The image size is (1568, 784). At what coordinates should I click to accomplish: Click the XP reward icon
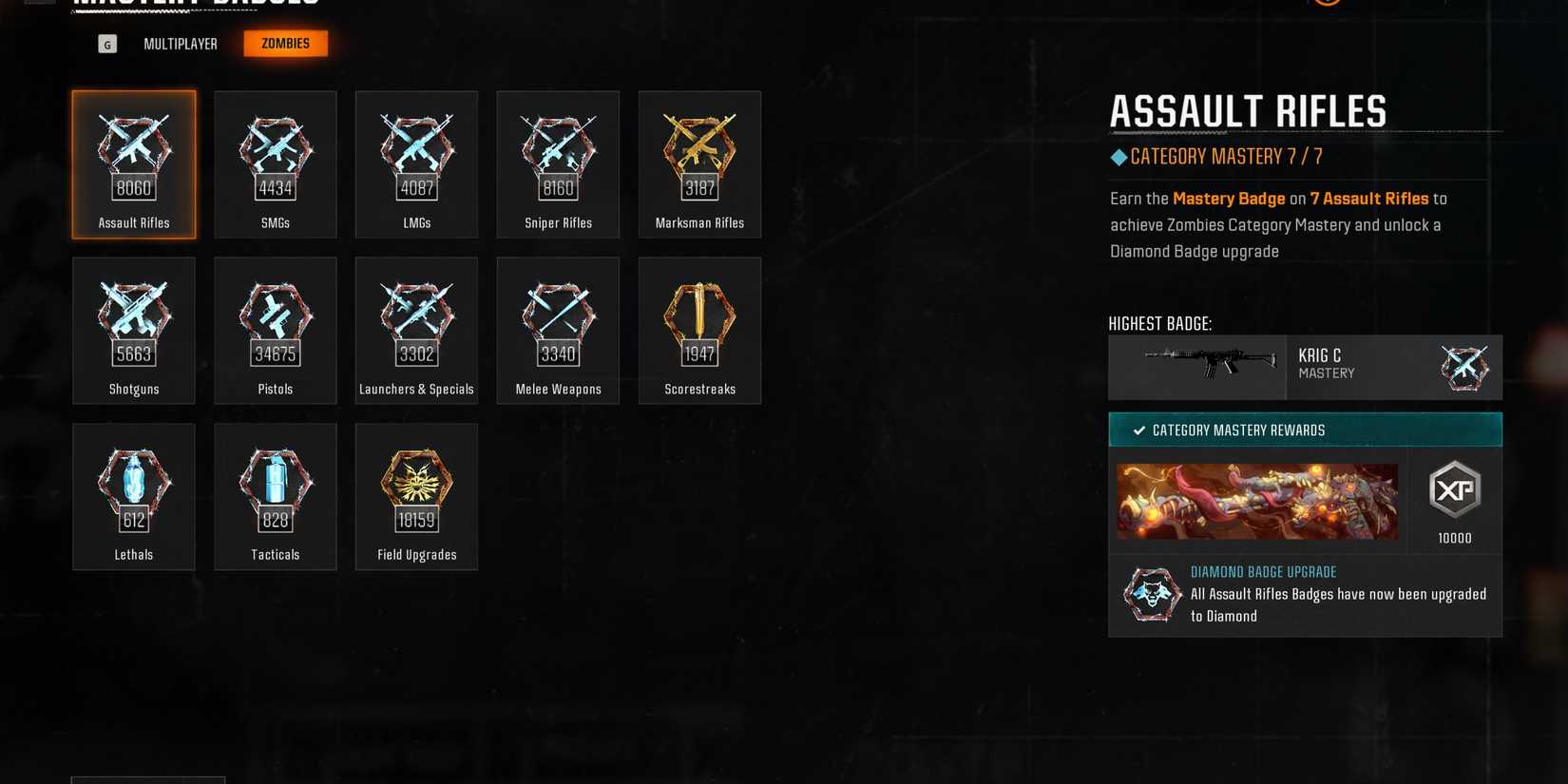pyautogui.click(x=1455, y=489)
